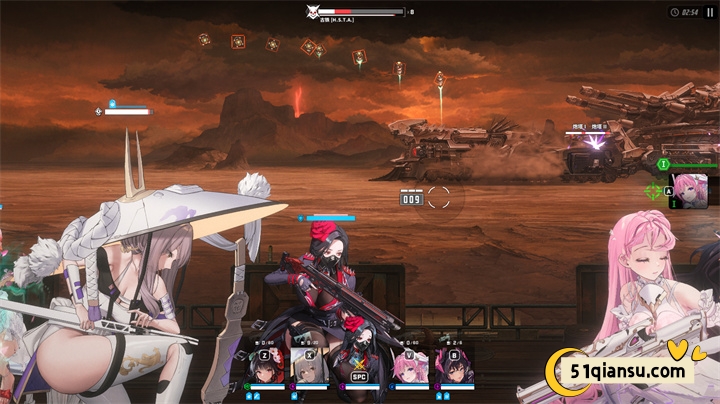
Task: Pause the battle
Action: 710,12
